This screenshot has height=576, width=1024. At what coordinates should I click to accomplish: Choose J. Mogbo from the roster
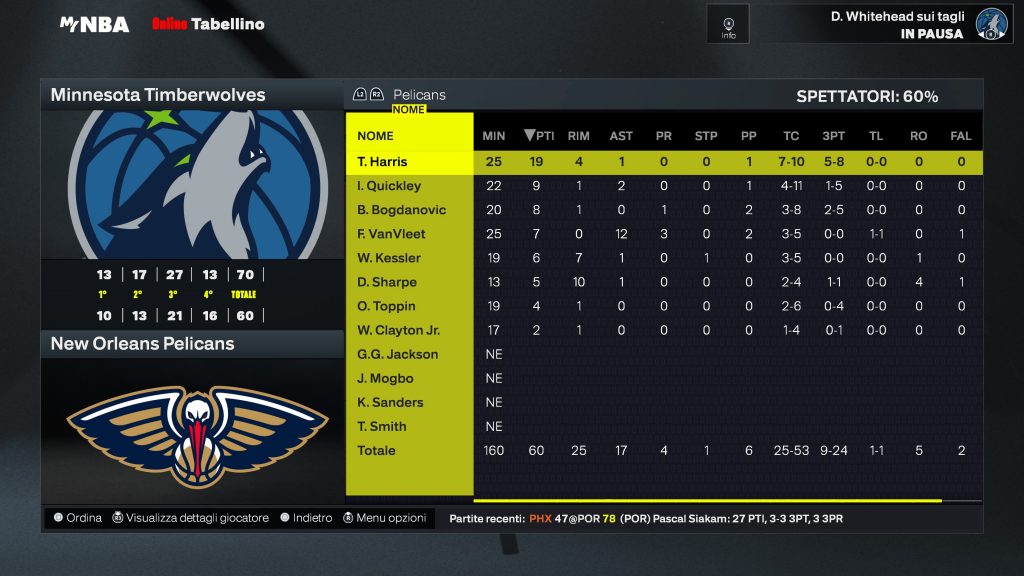[385, 378]
